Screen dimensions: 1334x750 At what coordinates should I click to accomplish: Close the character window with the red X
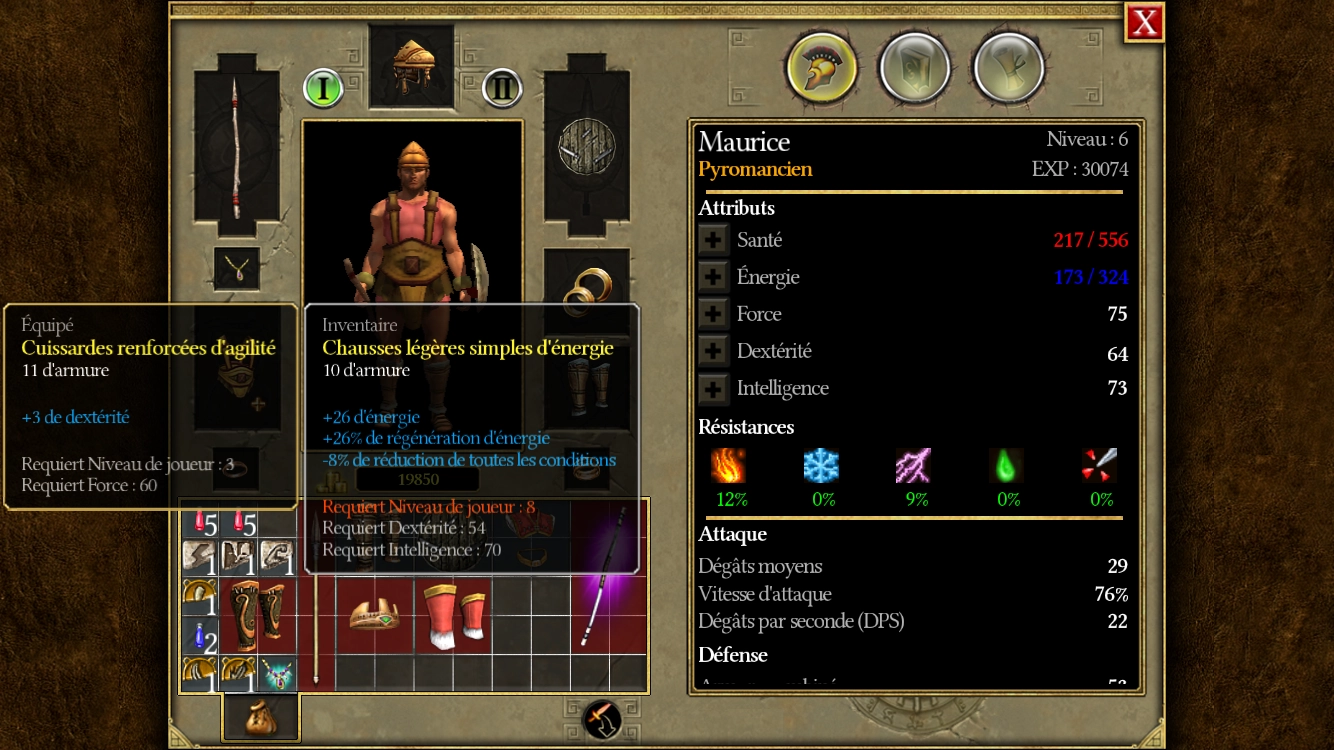click(1144, 22)
